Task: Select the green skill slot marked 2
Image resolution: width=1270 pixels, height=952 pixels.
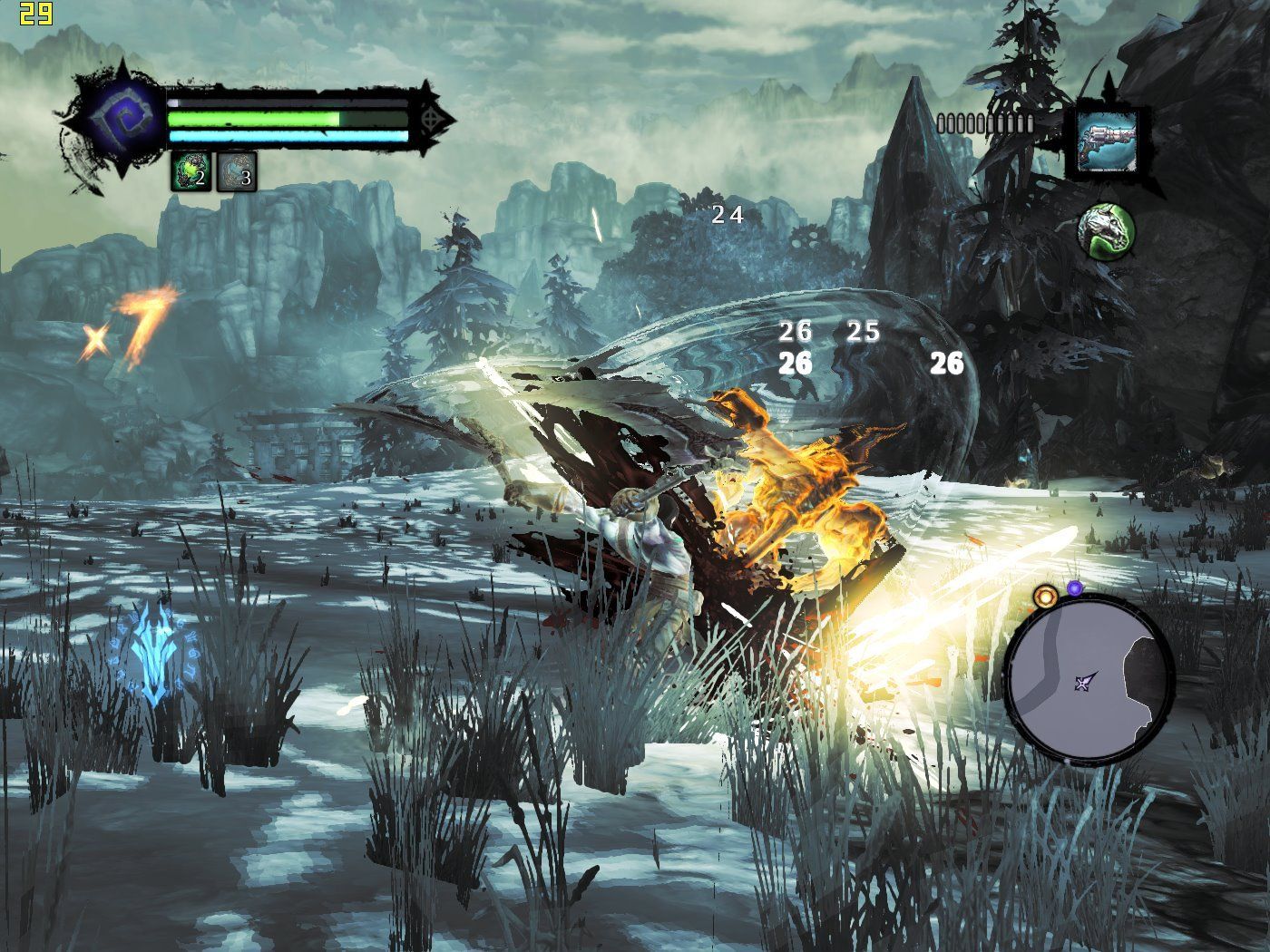Action: (x=191, y=171)
